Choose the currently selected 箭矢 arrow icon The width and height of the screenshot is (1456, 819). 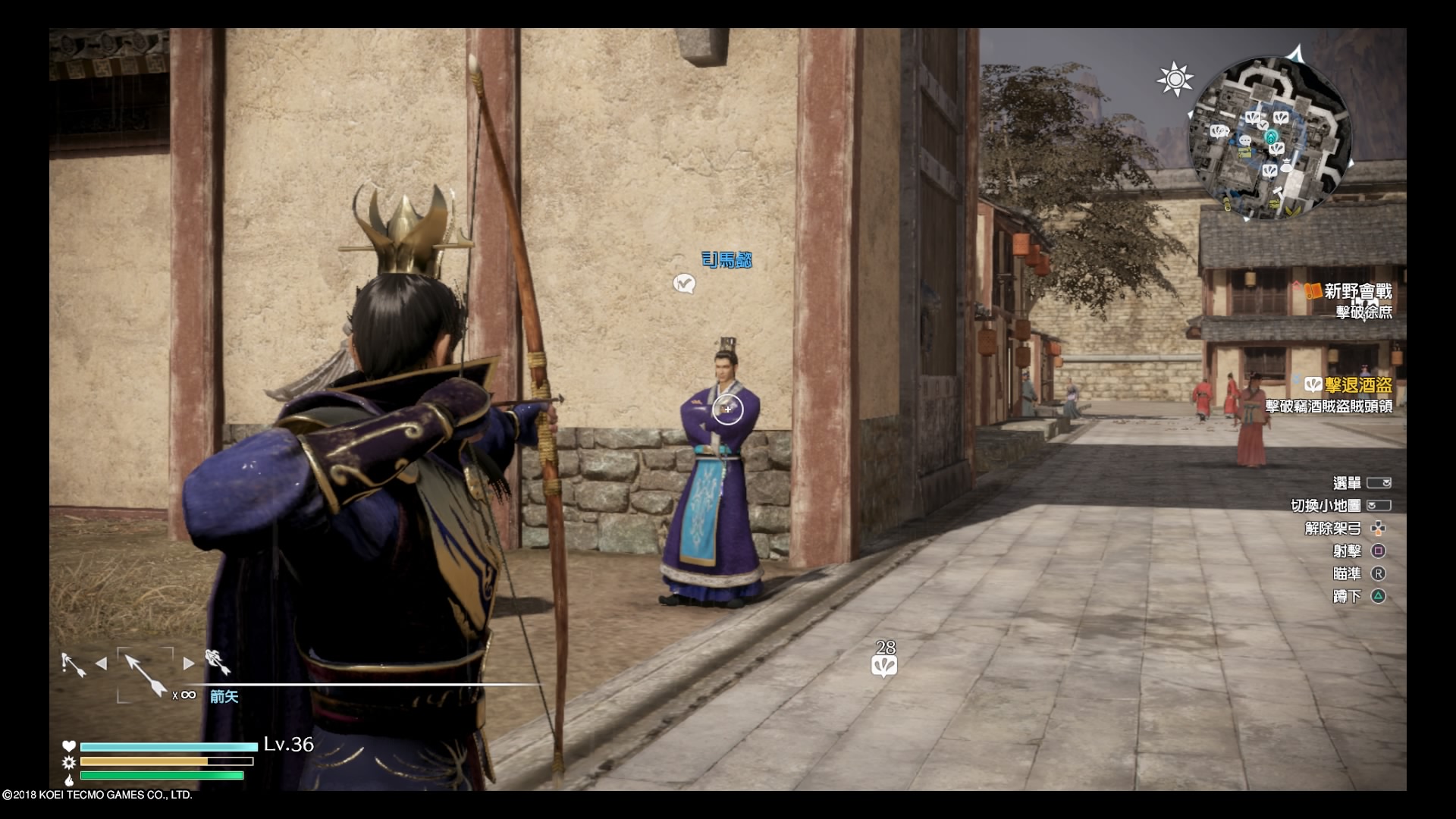click(x=145, y=674)
